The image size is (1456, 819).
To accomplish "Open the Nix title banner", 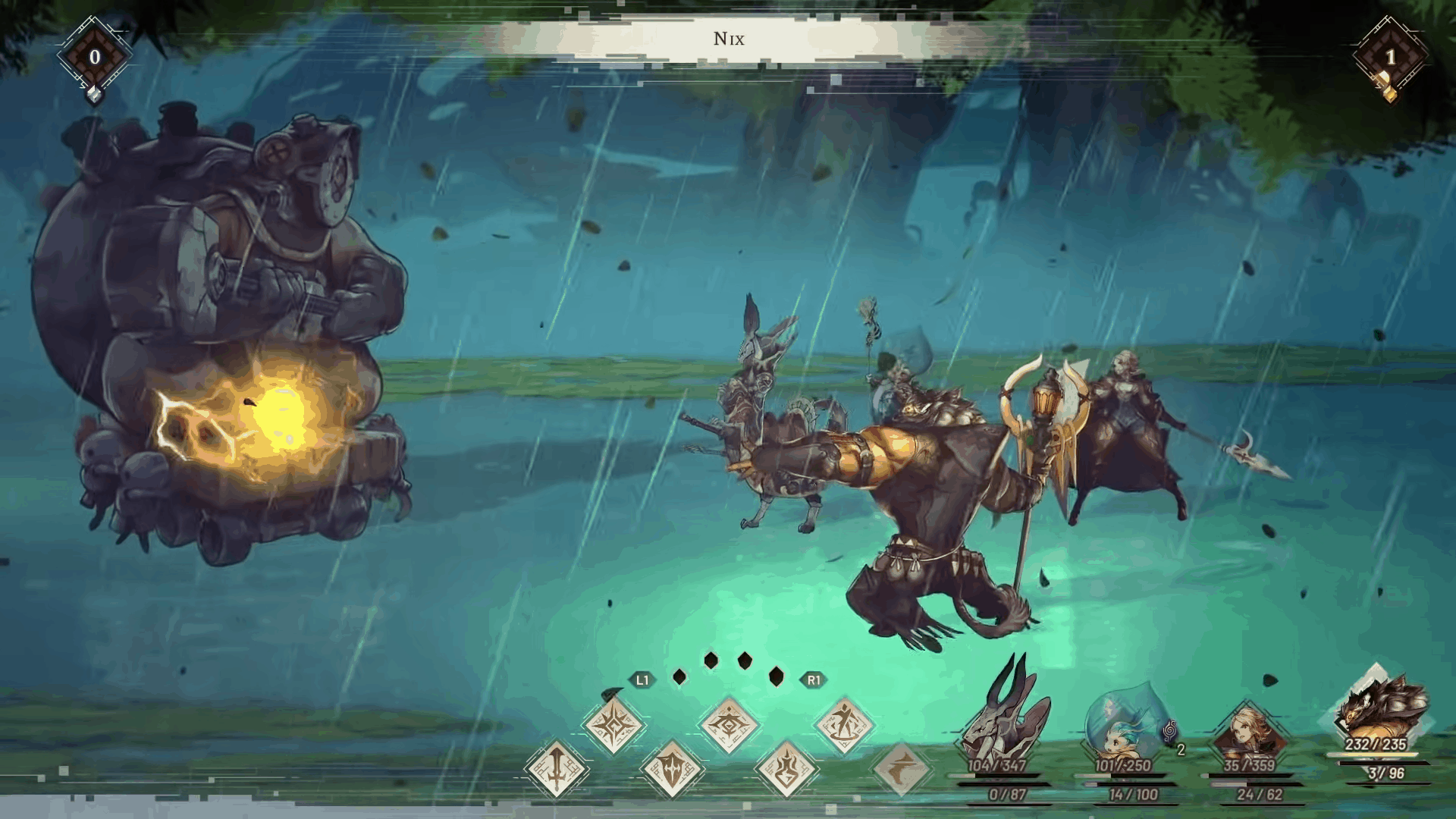I will (x=728, y=38).
